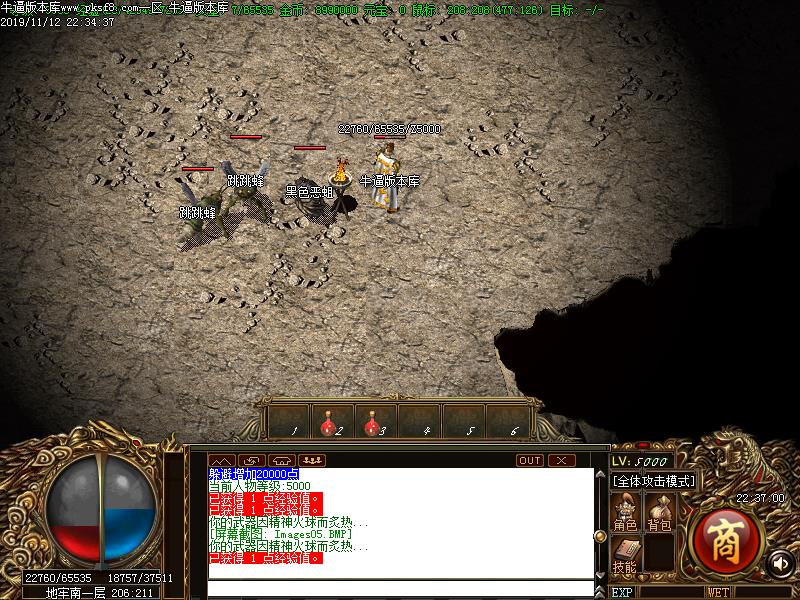Click the leftmost chat tab with mountain icon
This screenshot has height=600, width=800.
point(221,461)
